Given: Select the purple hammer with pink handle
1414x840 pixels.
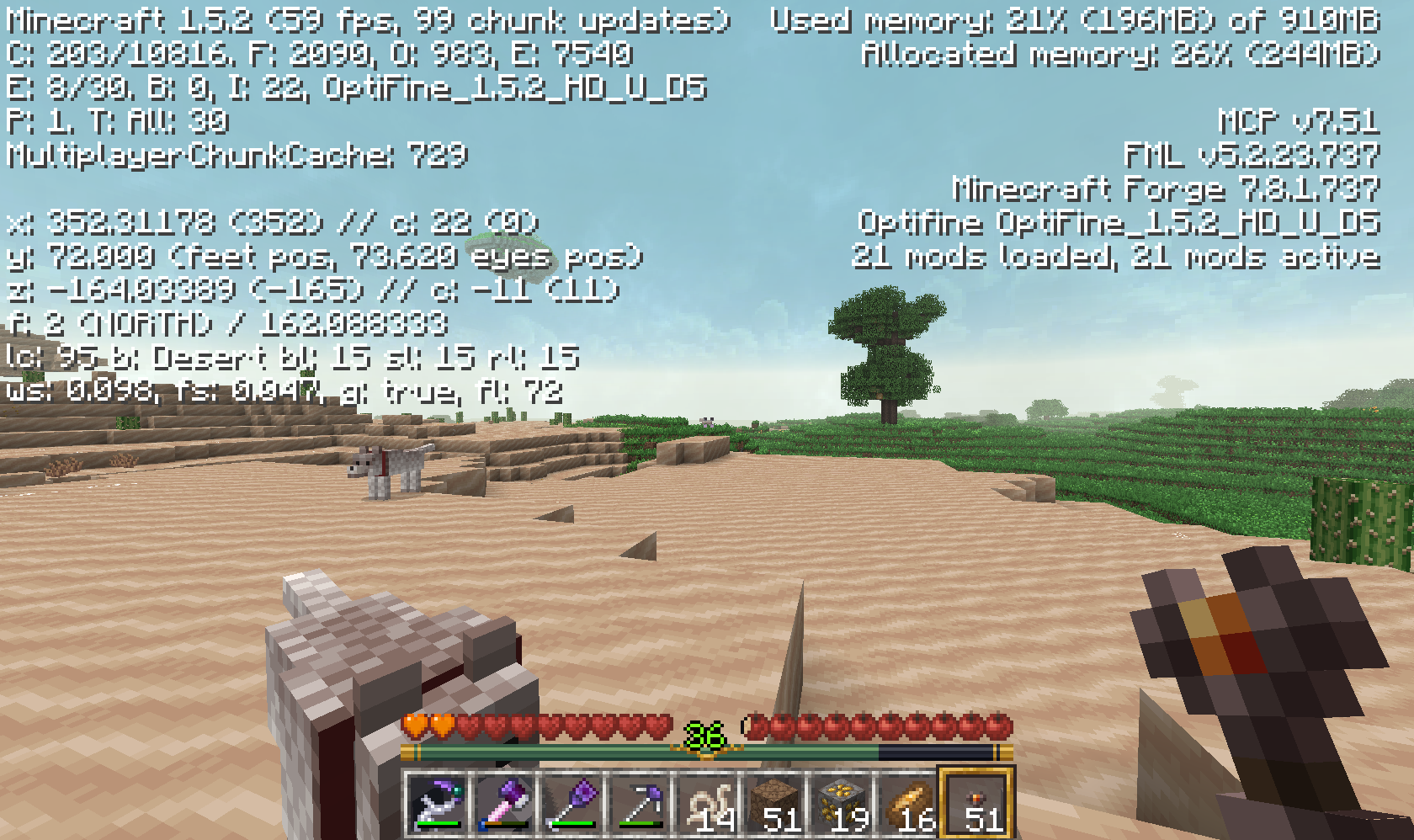Looking at the screenshot, I should (x=505, y=803).
